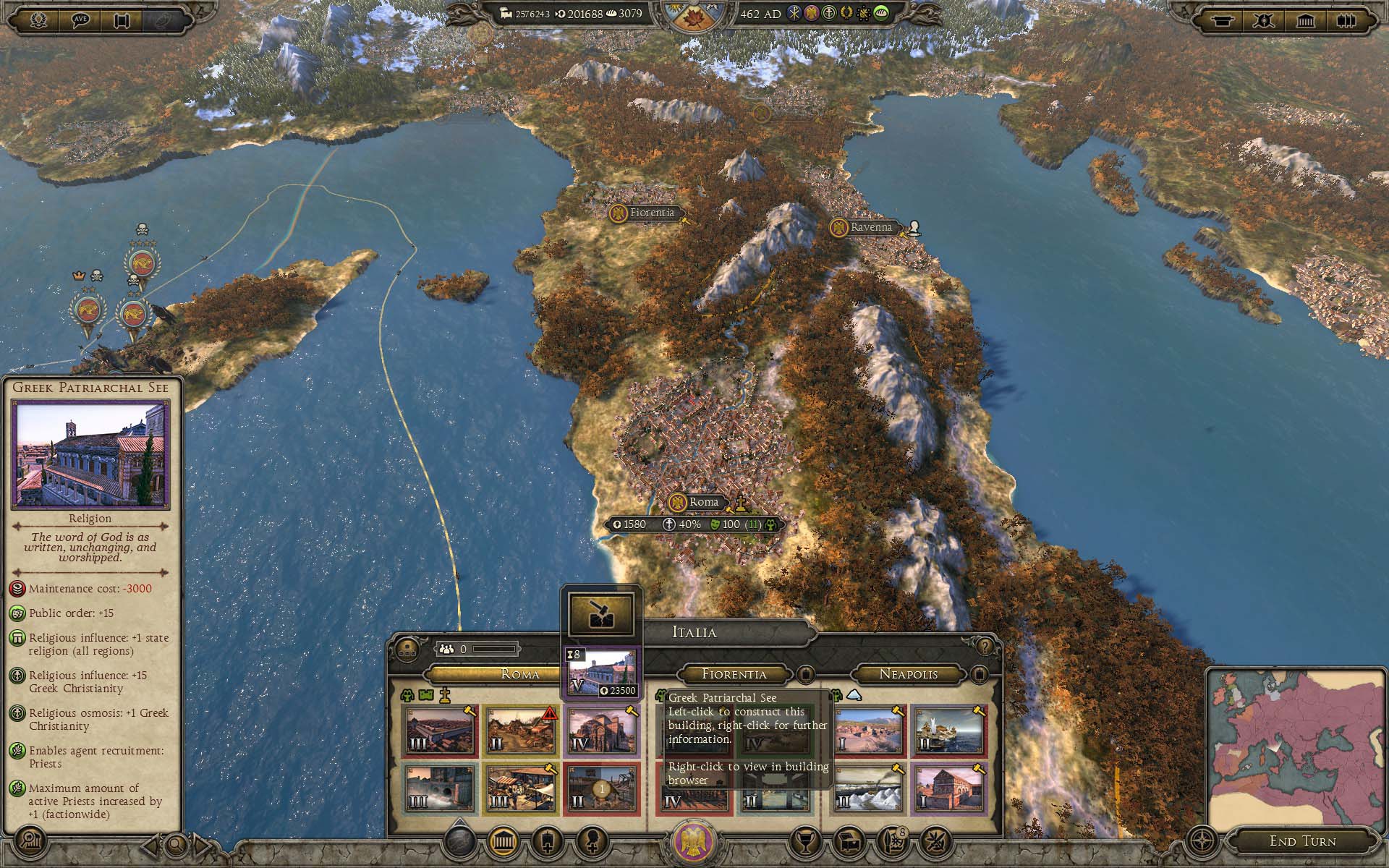Click the columned temple button in bottom bar
This screenshot has height=868, width=1389.
(503, 841)
